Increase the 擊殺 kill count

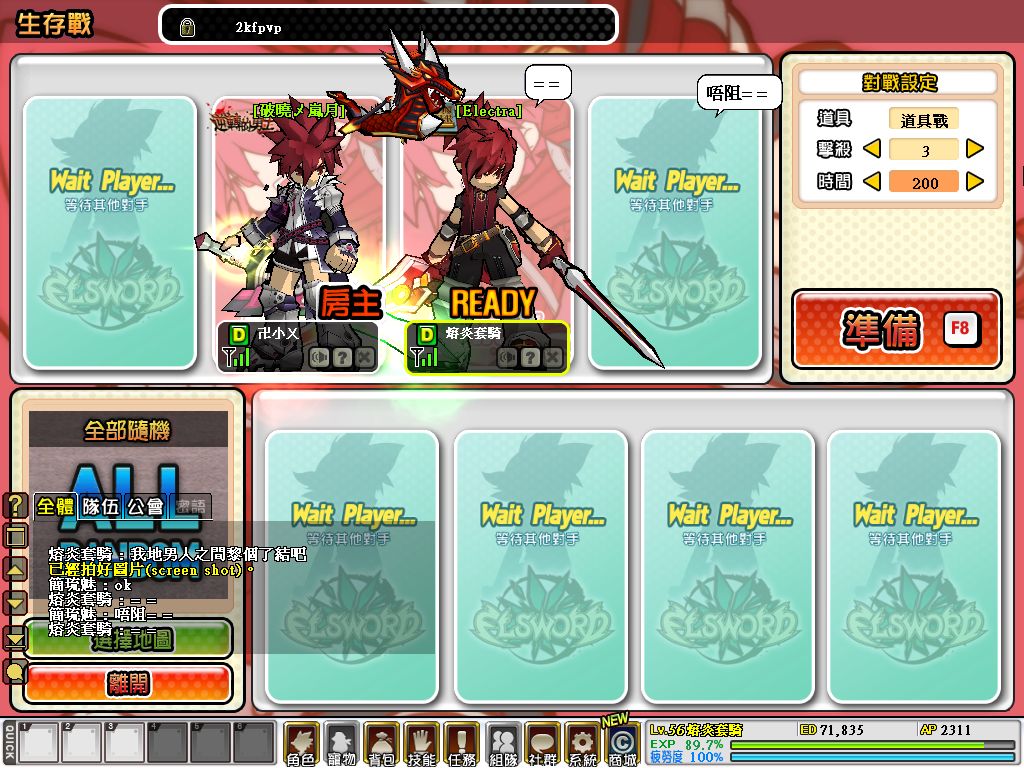[x=975, y=150]
